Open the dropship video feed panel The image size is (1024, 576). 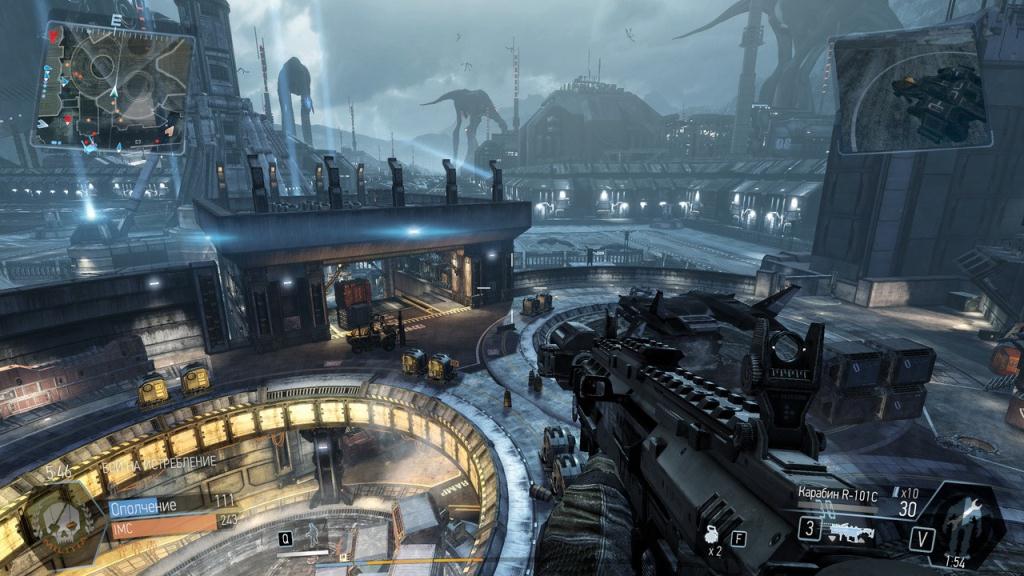click(910, 88)
